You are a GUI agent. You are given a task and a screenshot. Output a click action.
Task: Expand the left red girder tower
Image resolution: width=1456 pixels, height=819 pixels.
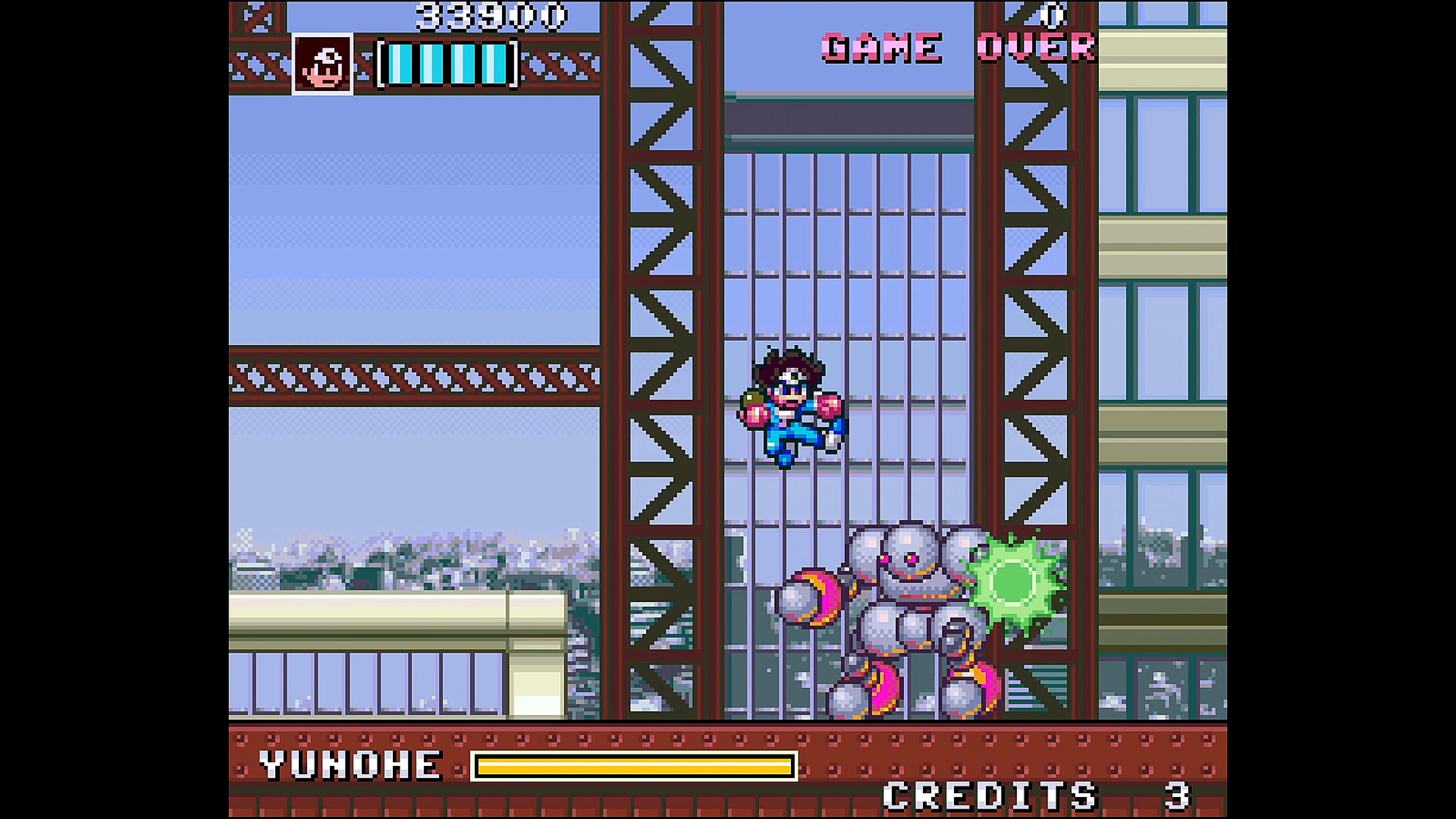click(664, 282)
